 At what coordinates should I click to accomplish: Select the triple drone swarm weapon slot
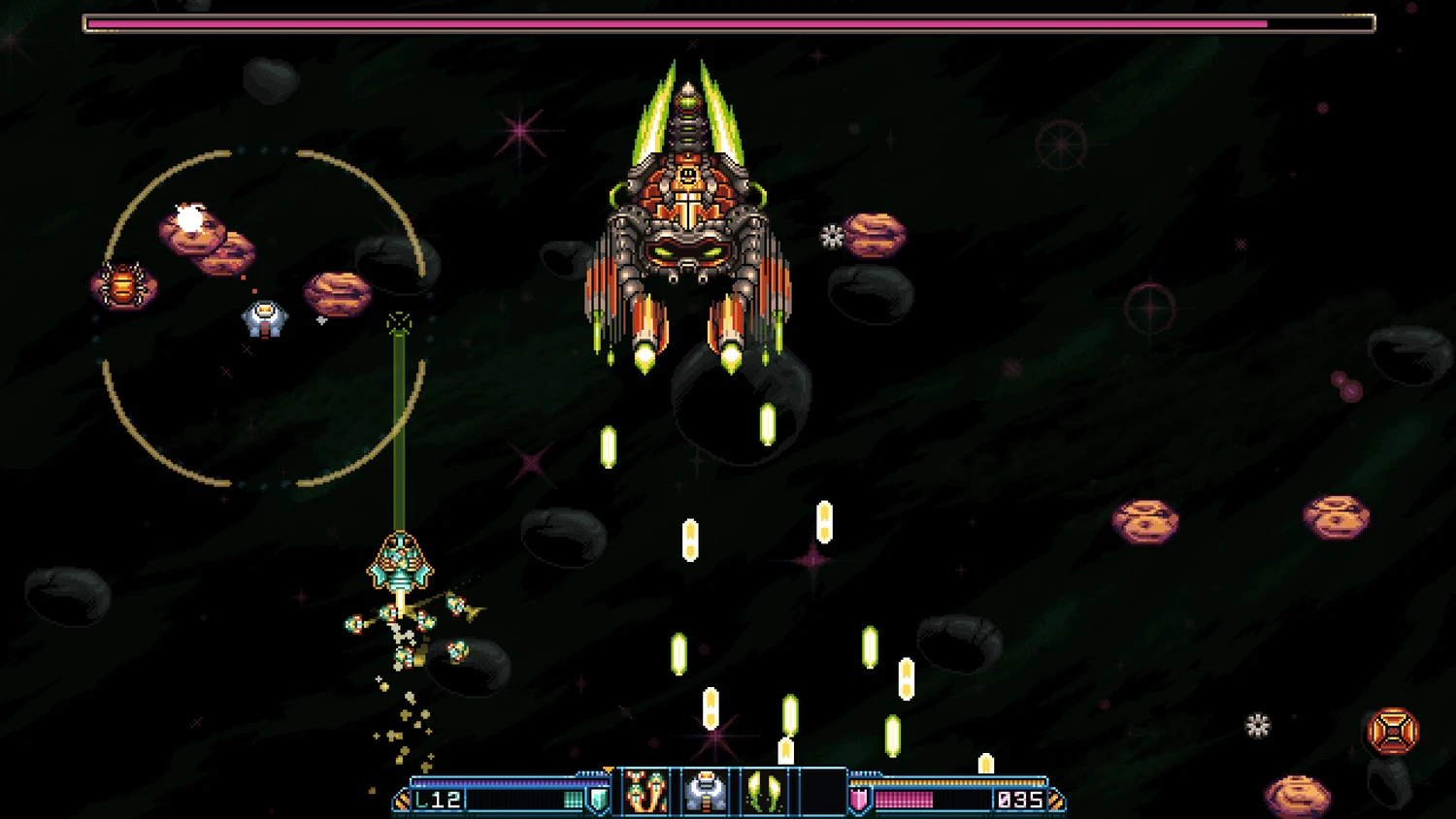pos(645,791)
